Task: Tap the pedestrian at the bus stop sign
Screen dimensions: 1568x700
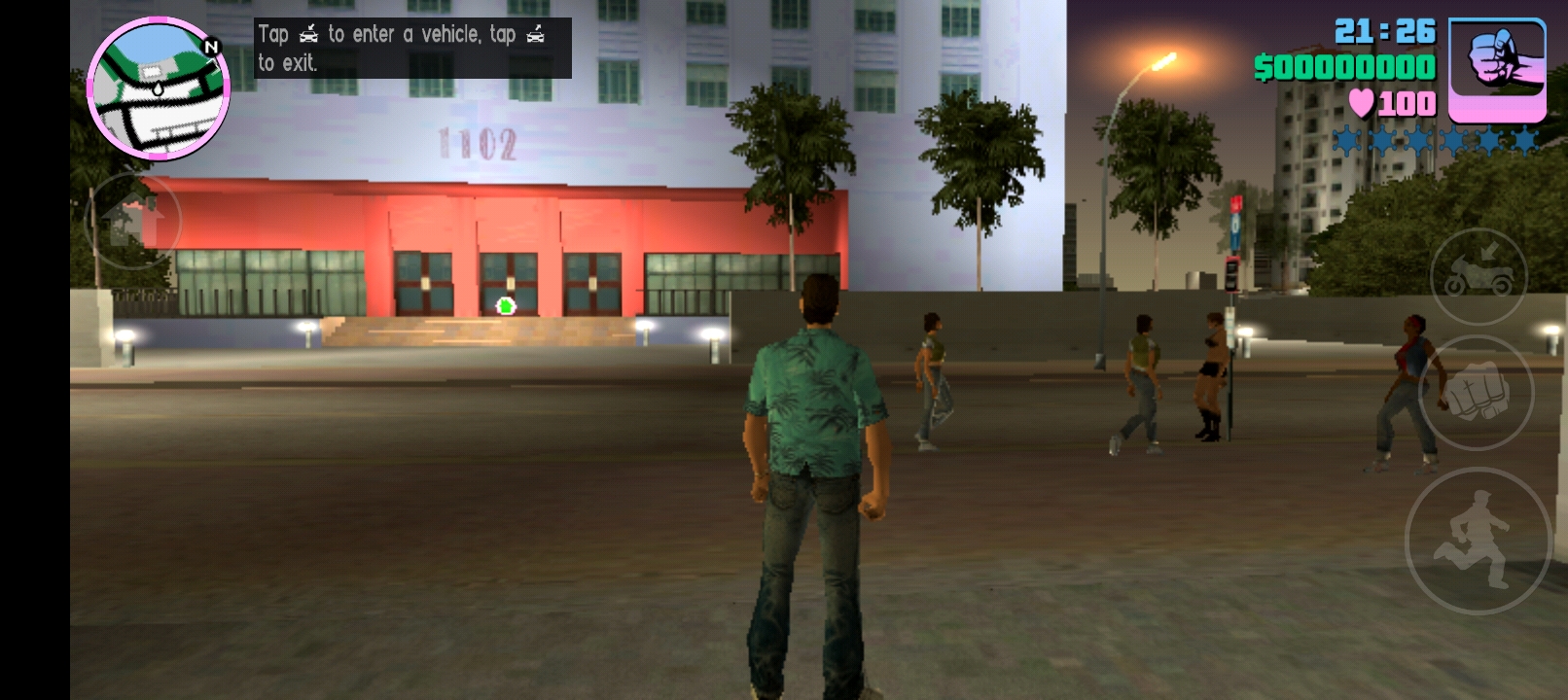Action: [1209, 369]
